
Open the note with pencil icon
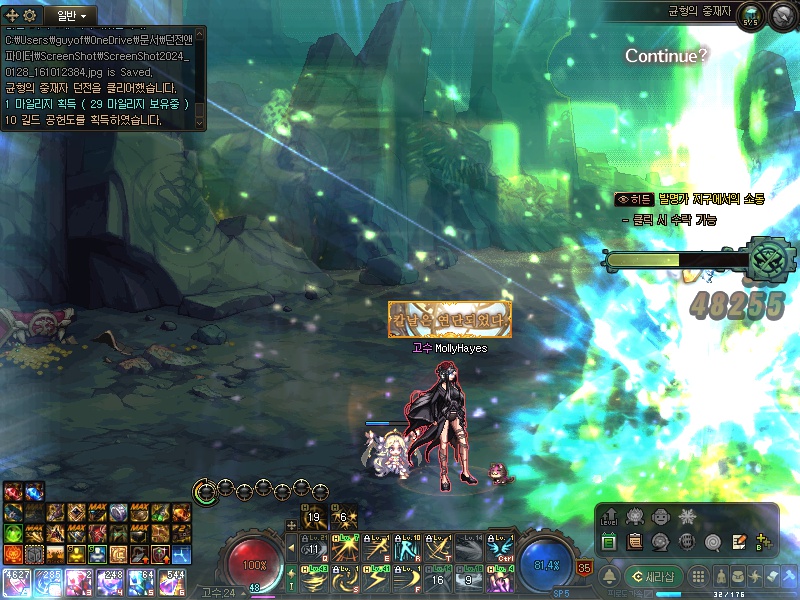739,542
